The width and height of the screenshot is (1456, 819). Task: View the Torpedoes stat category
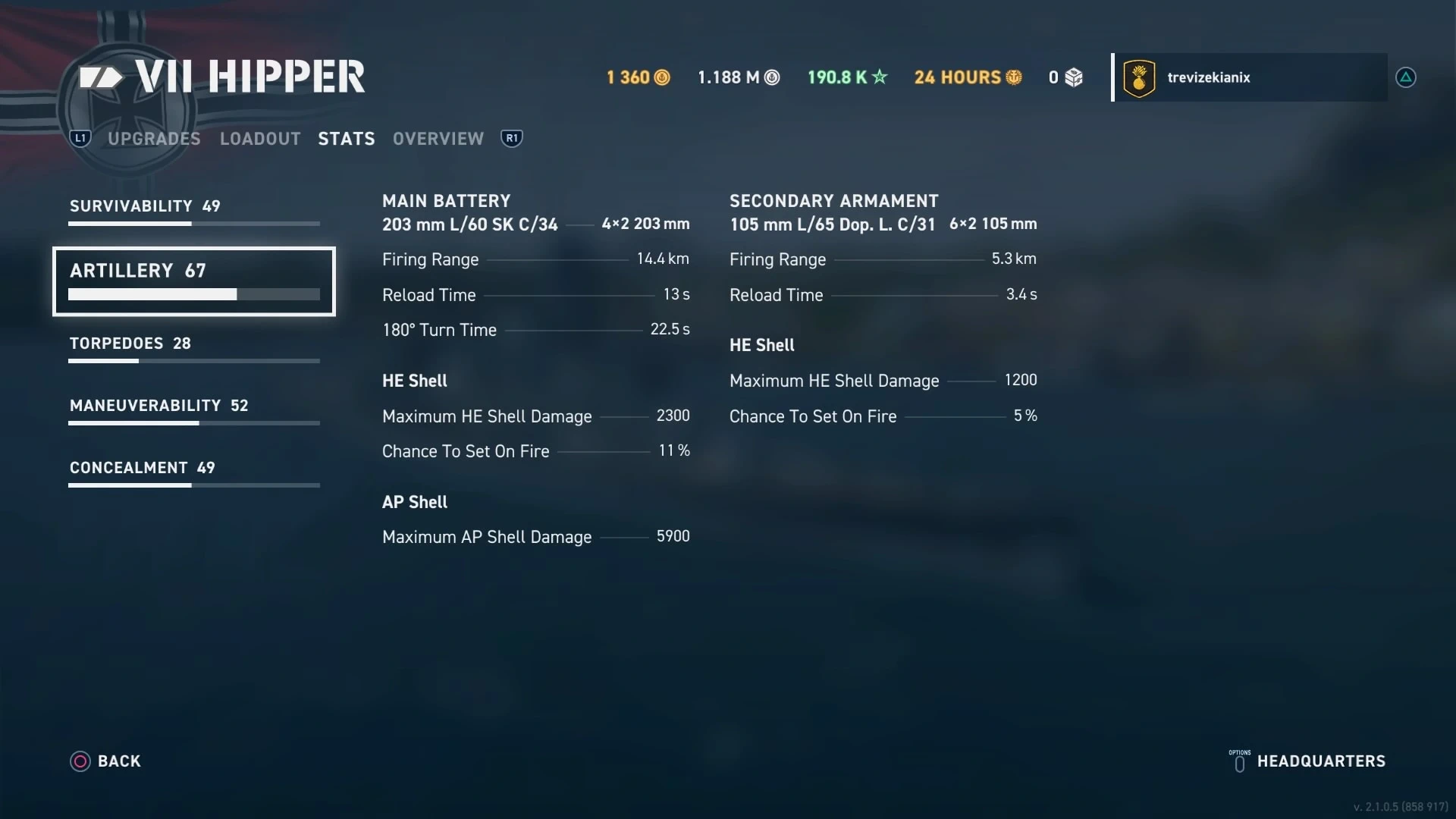point(193,348)
